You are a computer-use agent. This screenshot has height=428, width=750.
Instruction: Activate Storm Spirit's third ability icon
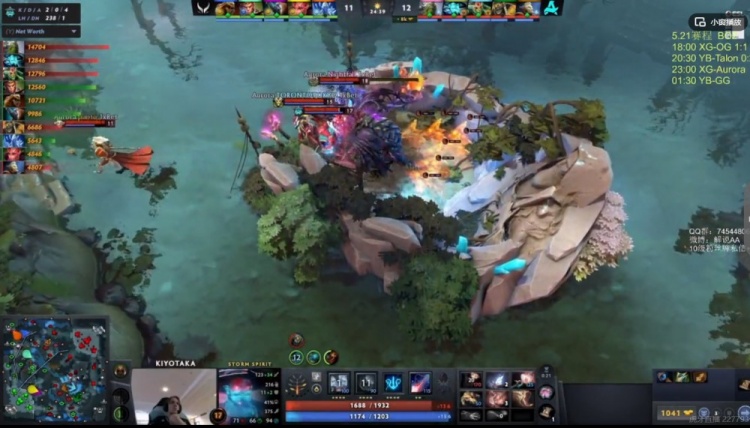[393, 382]
